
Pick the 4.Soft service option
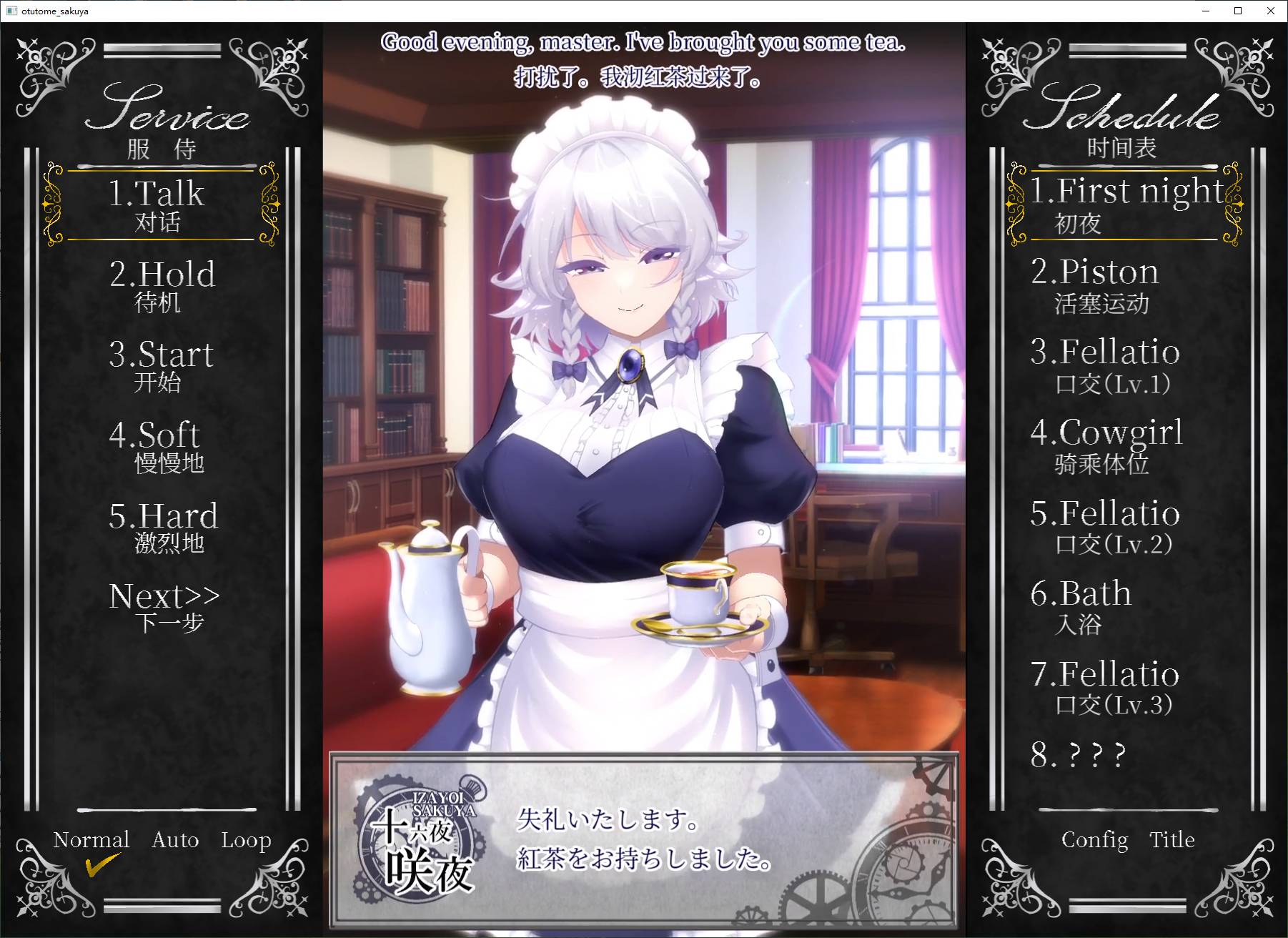[157, 446]
